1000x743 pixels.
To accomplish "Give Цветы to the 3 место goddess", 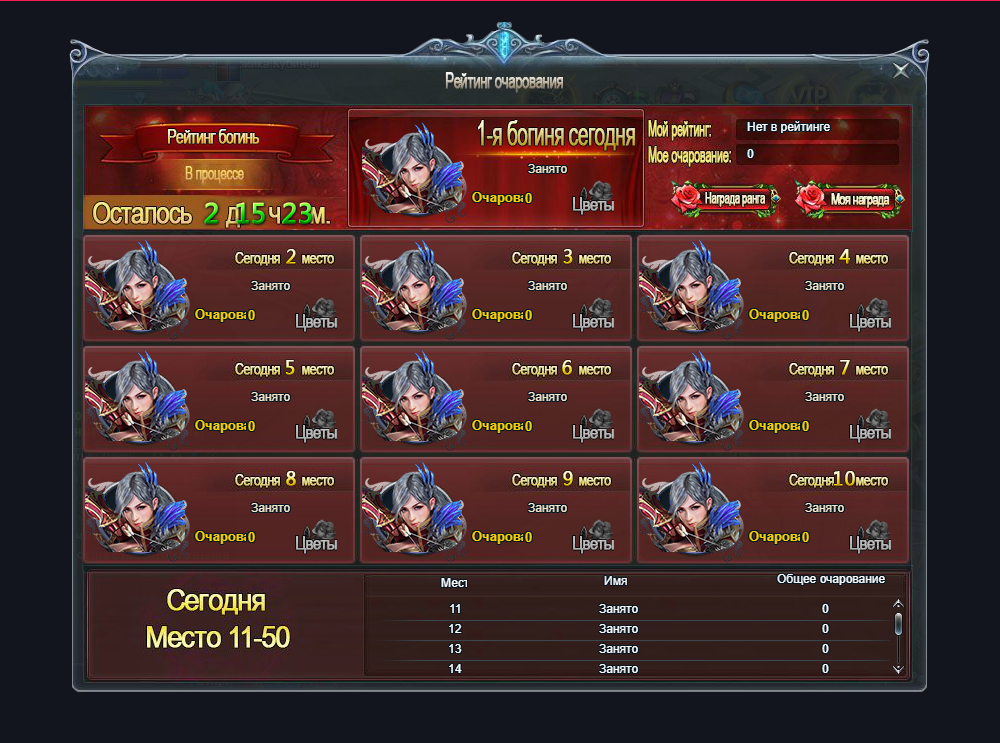I will [593, 316].
